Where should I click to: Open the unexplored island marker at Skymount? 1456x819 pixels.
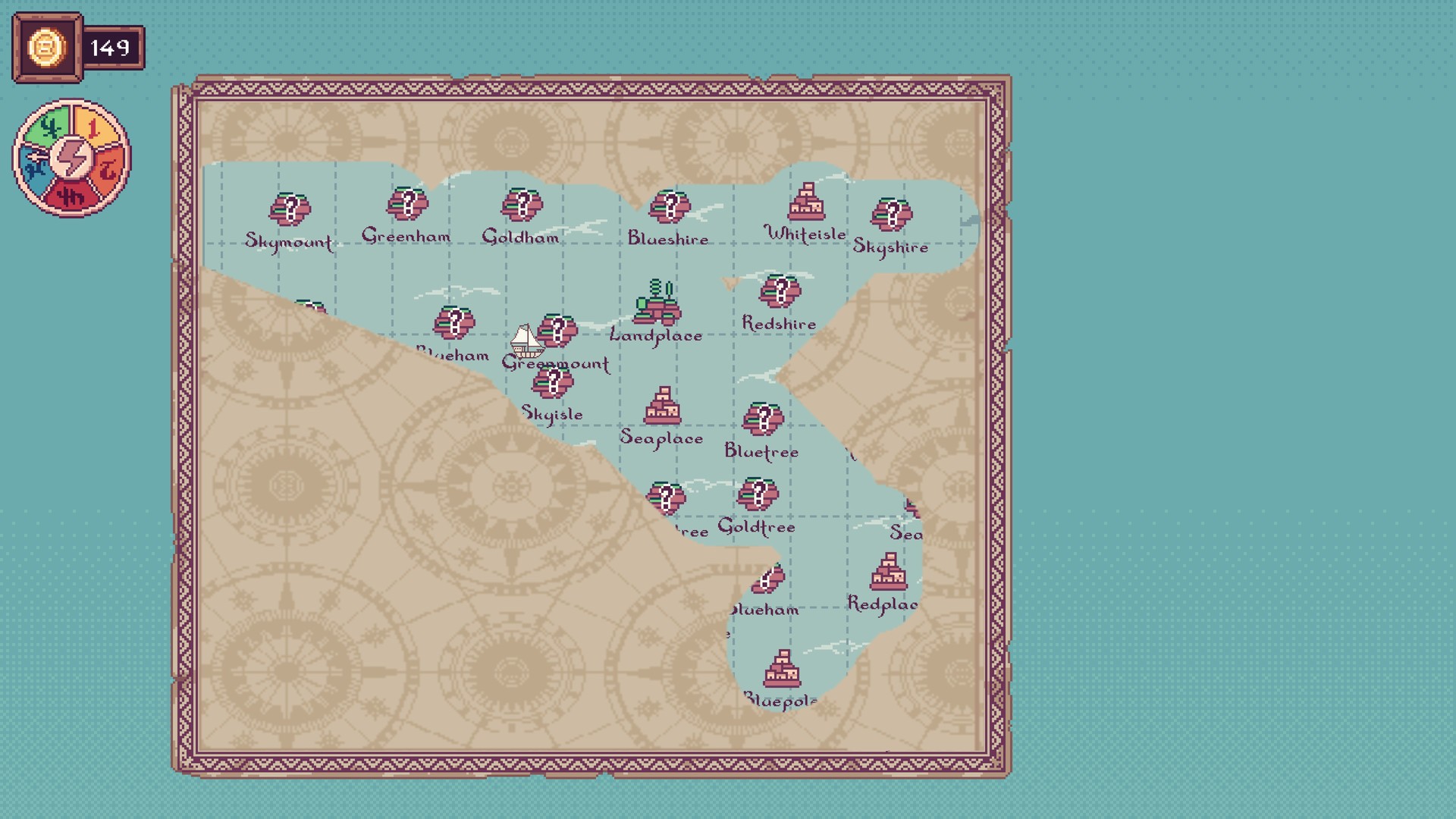290,209
